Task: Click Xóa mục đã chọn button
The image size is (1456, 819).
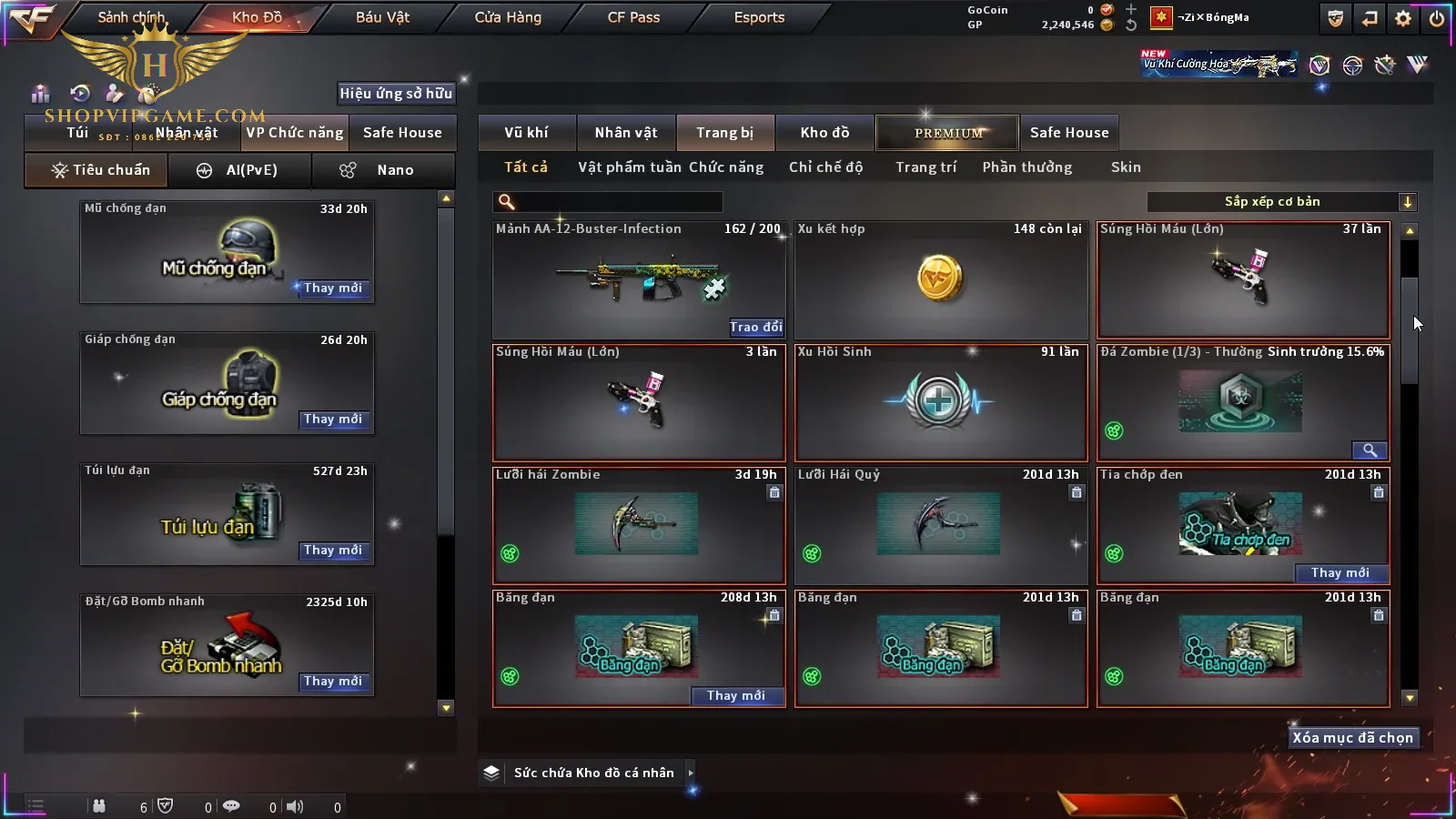Action: [x=1352, y=738]
